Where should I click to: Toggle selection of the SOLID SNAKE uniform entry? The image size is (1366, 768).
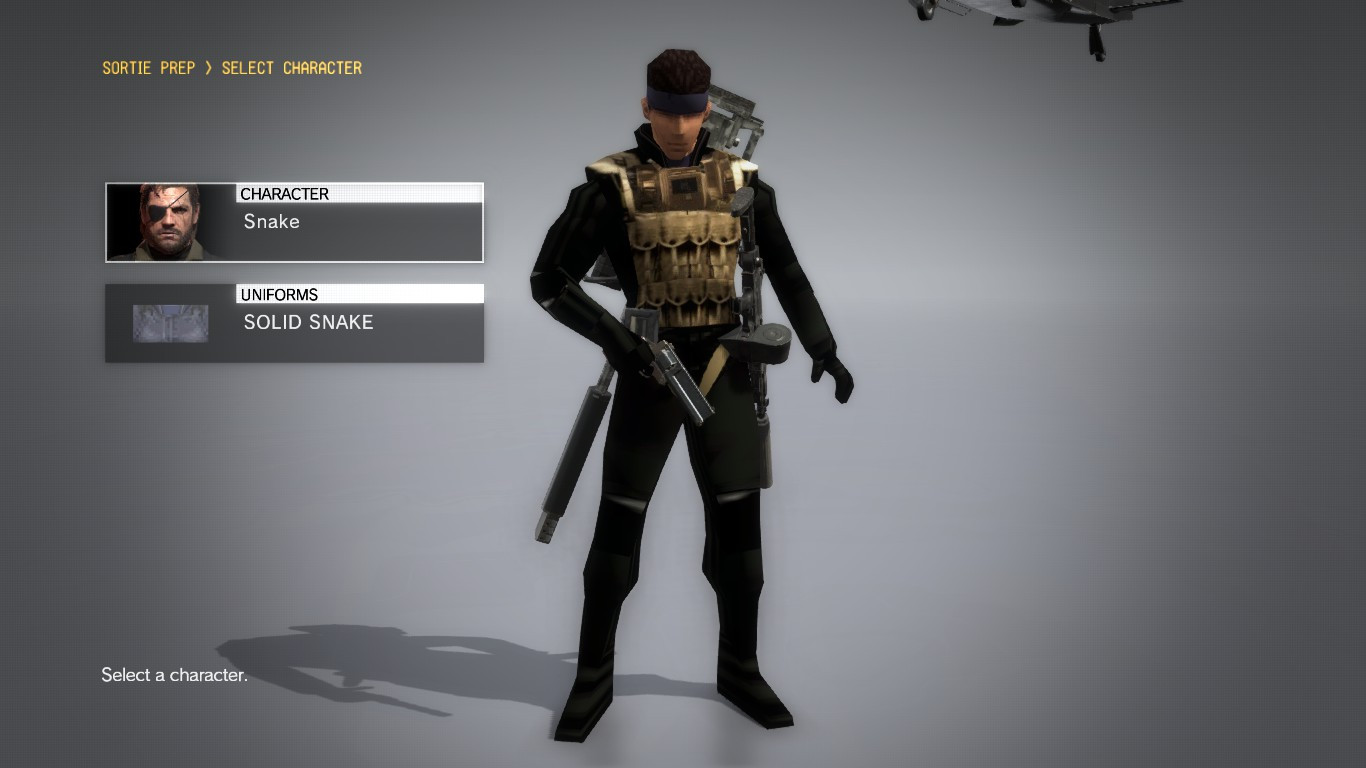click(293, 322)
